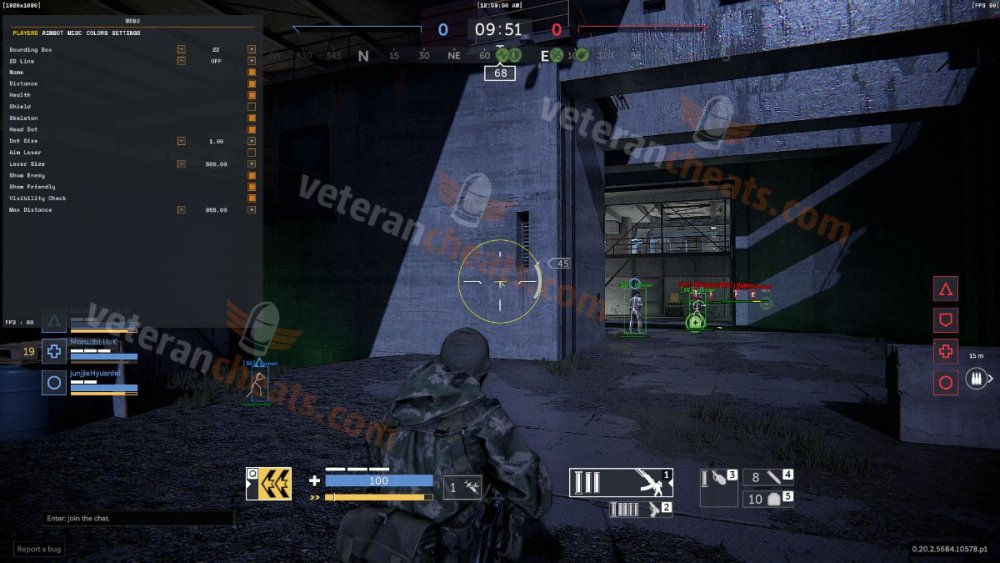This screenshot has width=1000, height=563.
Task: Turn off the Visibility Check box
Action: pos(251,198)
